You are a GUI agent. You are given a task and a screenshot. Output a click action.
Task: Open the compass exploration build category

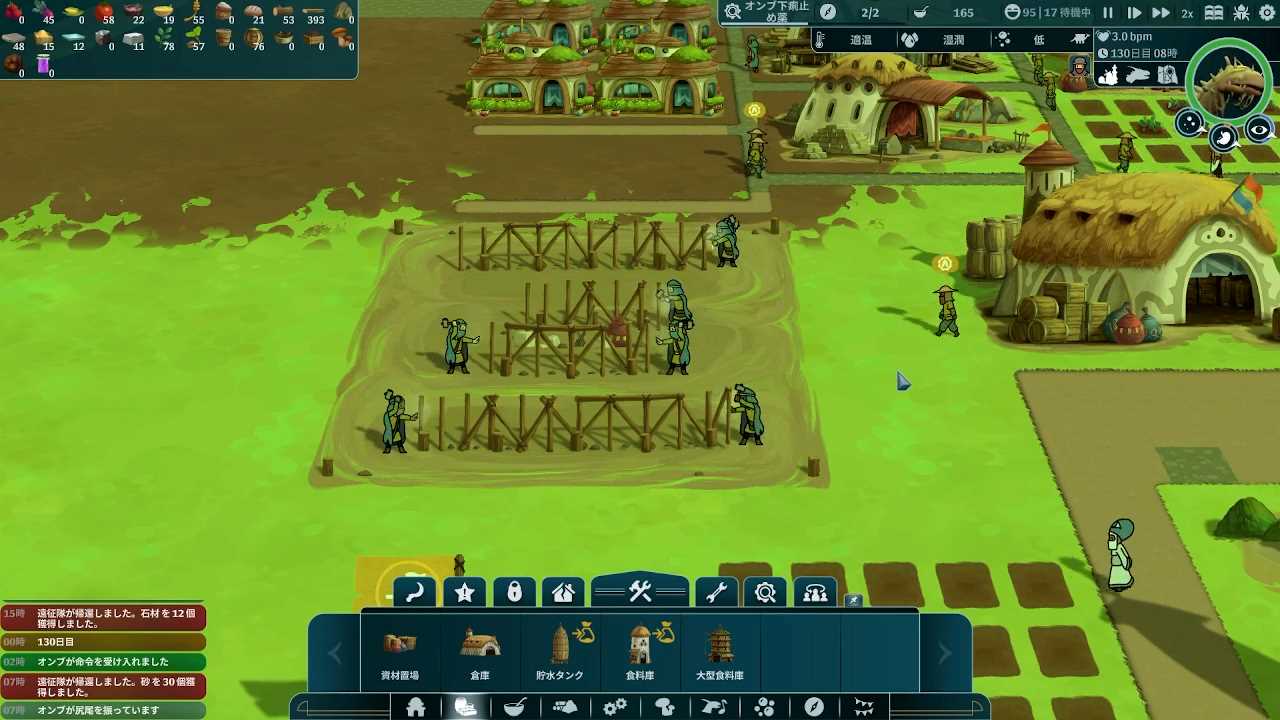point(814,708)
